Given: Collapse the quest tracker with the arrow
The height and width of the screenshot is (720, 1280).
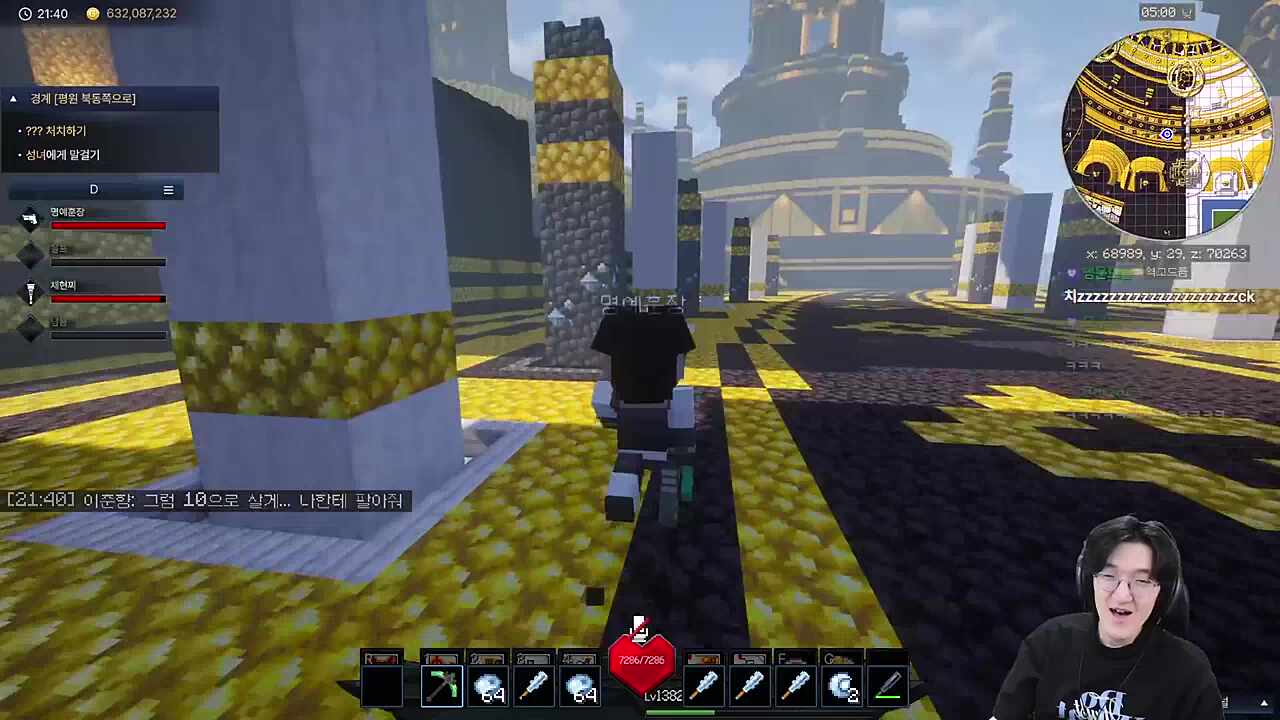Looking at the screenshot, I should coord(13,98).
